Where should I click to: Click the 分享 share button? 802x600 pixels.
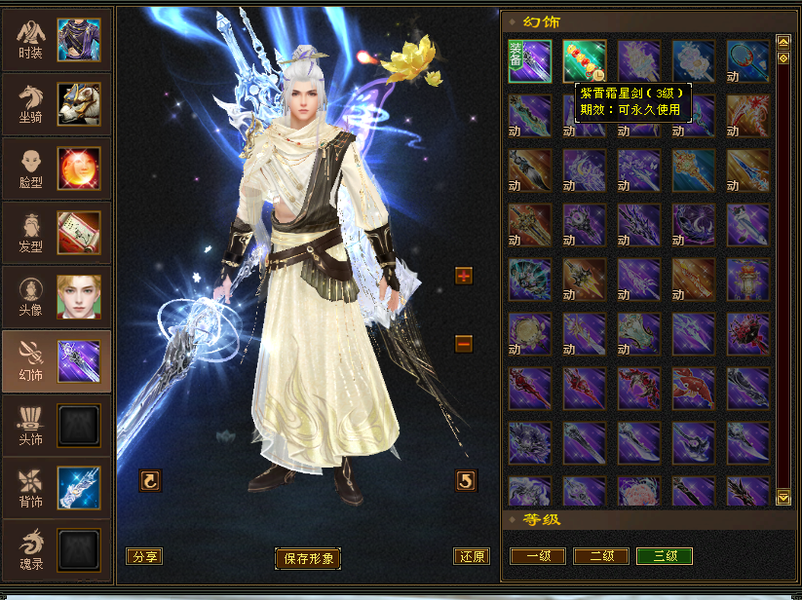click(144, 557)
